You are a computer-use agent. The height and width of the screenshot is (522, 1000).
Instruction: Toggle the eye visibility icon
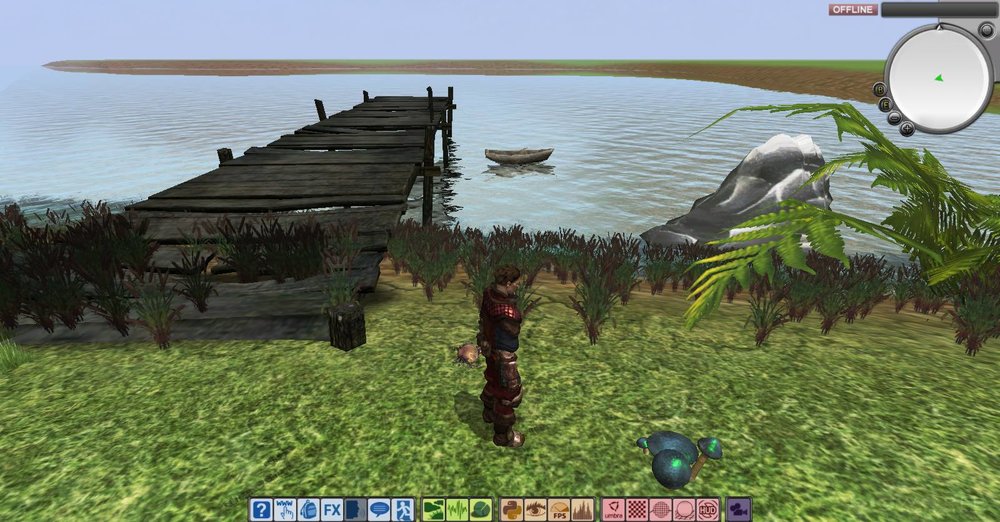point(536,510)
